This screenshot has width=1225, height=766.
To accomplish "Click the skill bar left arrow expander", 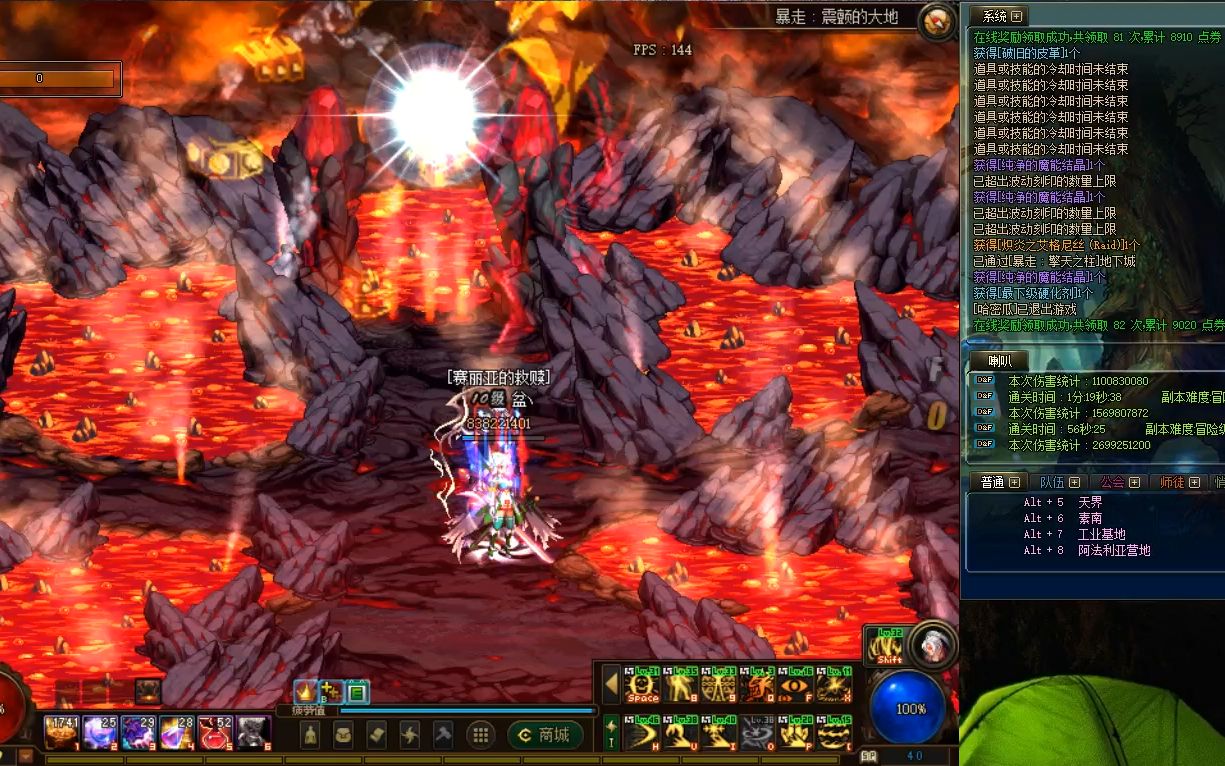I will [x=610, y=686].
